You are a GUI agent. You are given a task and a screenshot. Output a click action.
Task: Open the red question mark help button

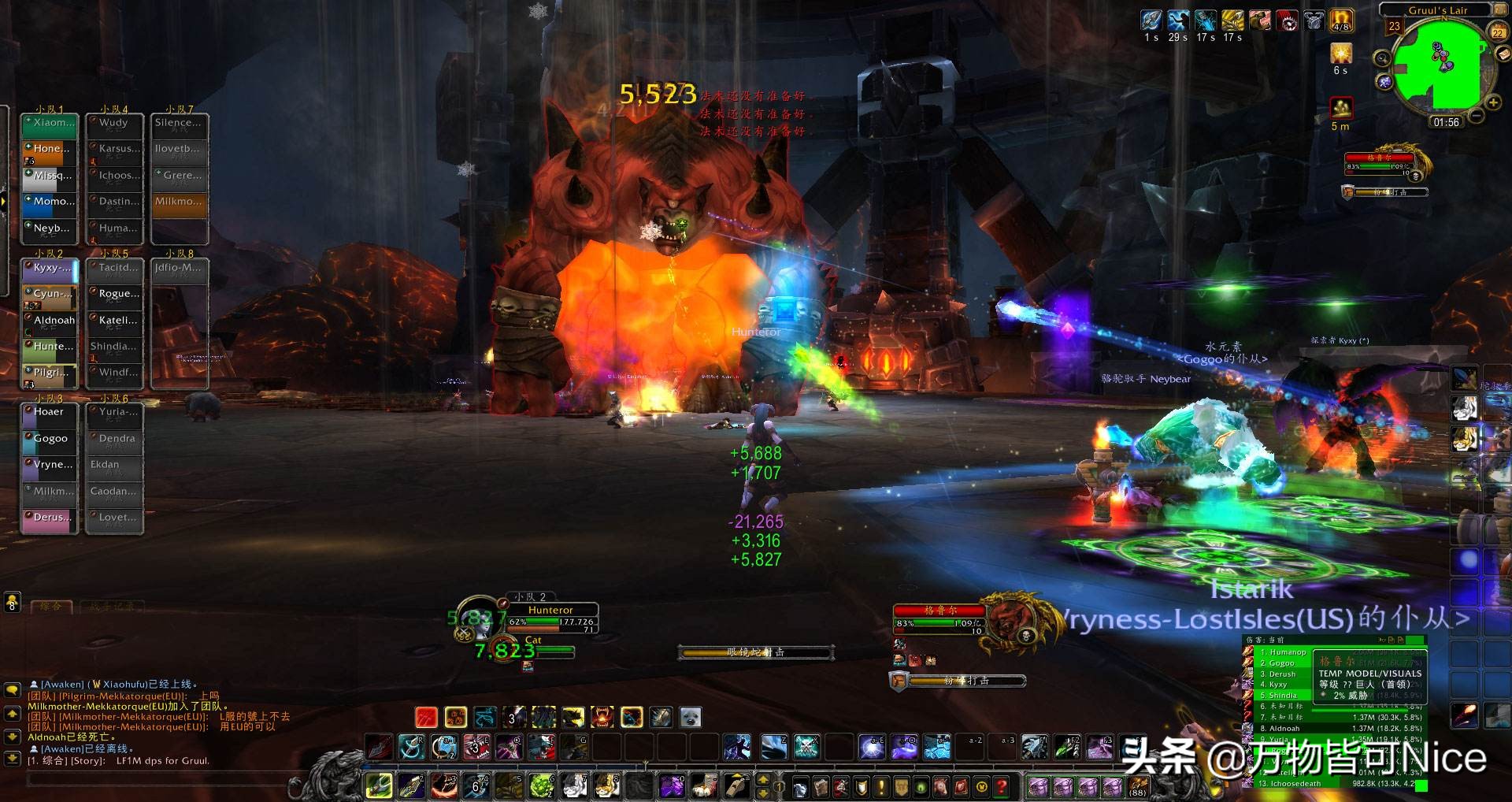click(1001, 786)
